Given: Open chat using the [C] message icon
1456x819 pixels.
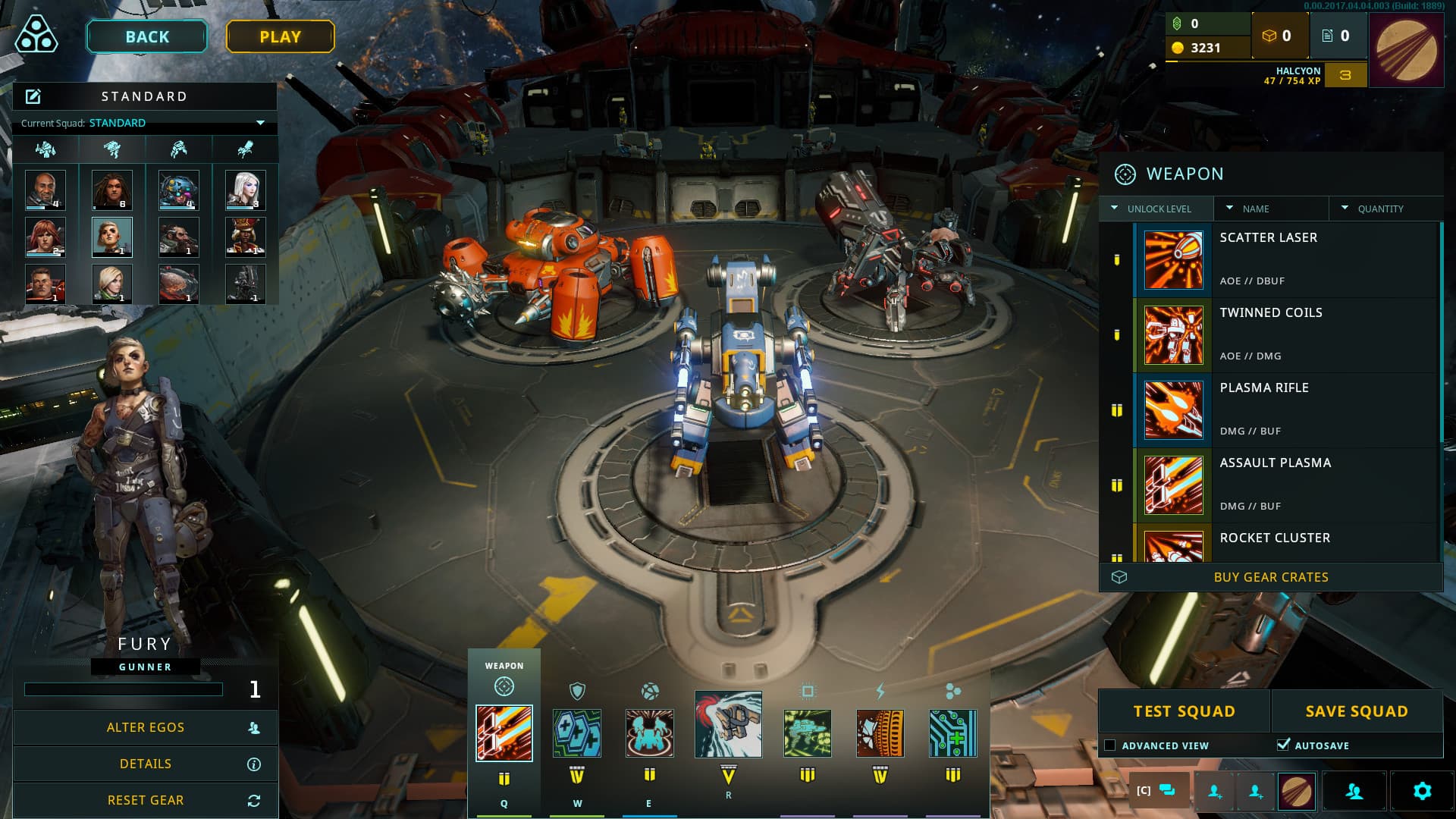Looking at the screenshot, I should (1157, 791).
